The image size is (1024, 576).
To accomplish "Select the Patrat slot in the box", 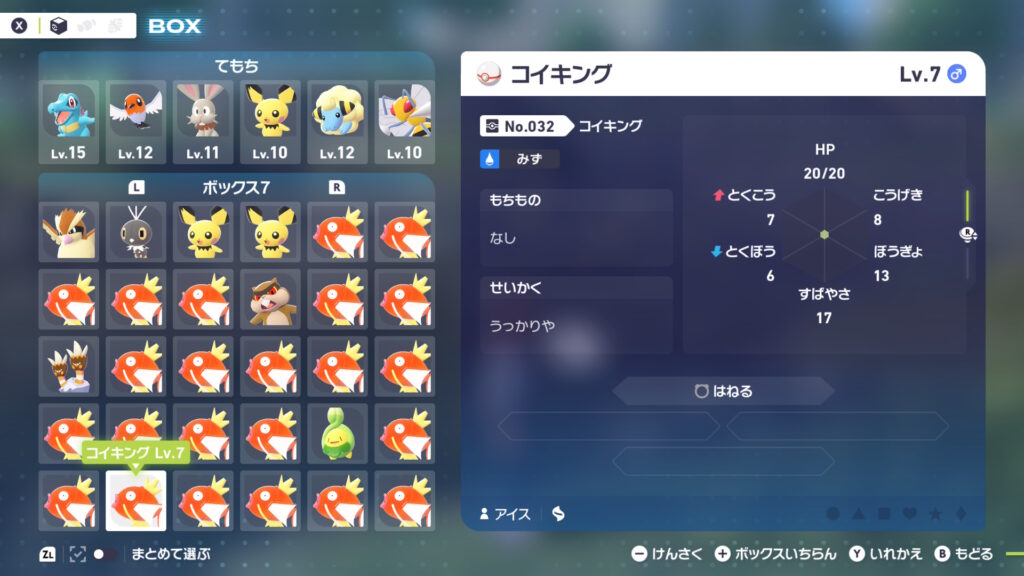I will [270, 298].
